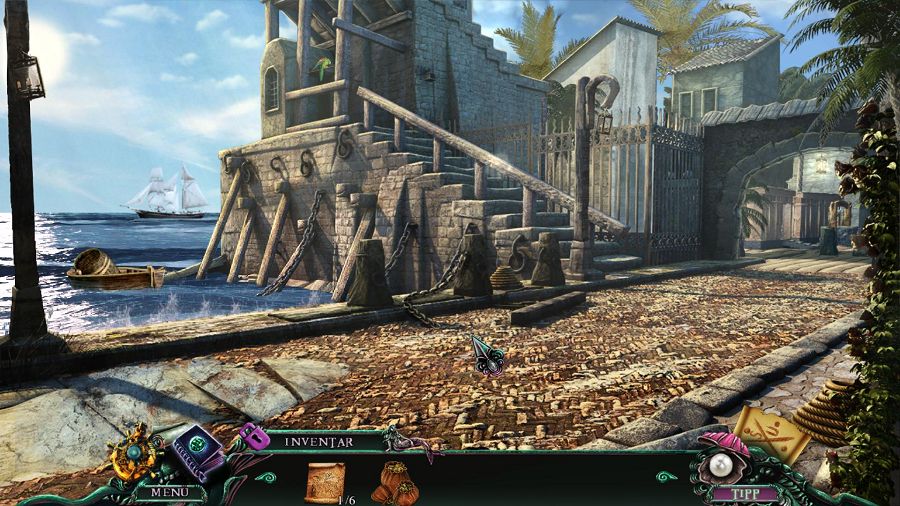
Task: Open the yellow treasure map scroll
Action: (x=773, y=432)
